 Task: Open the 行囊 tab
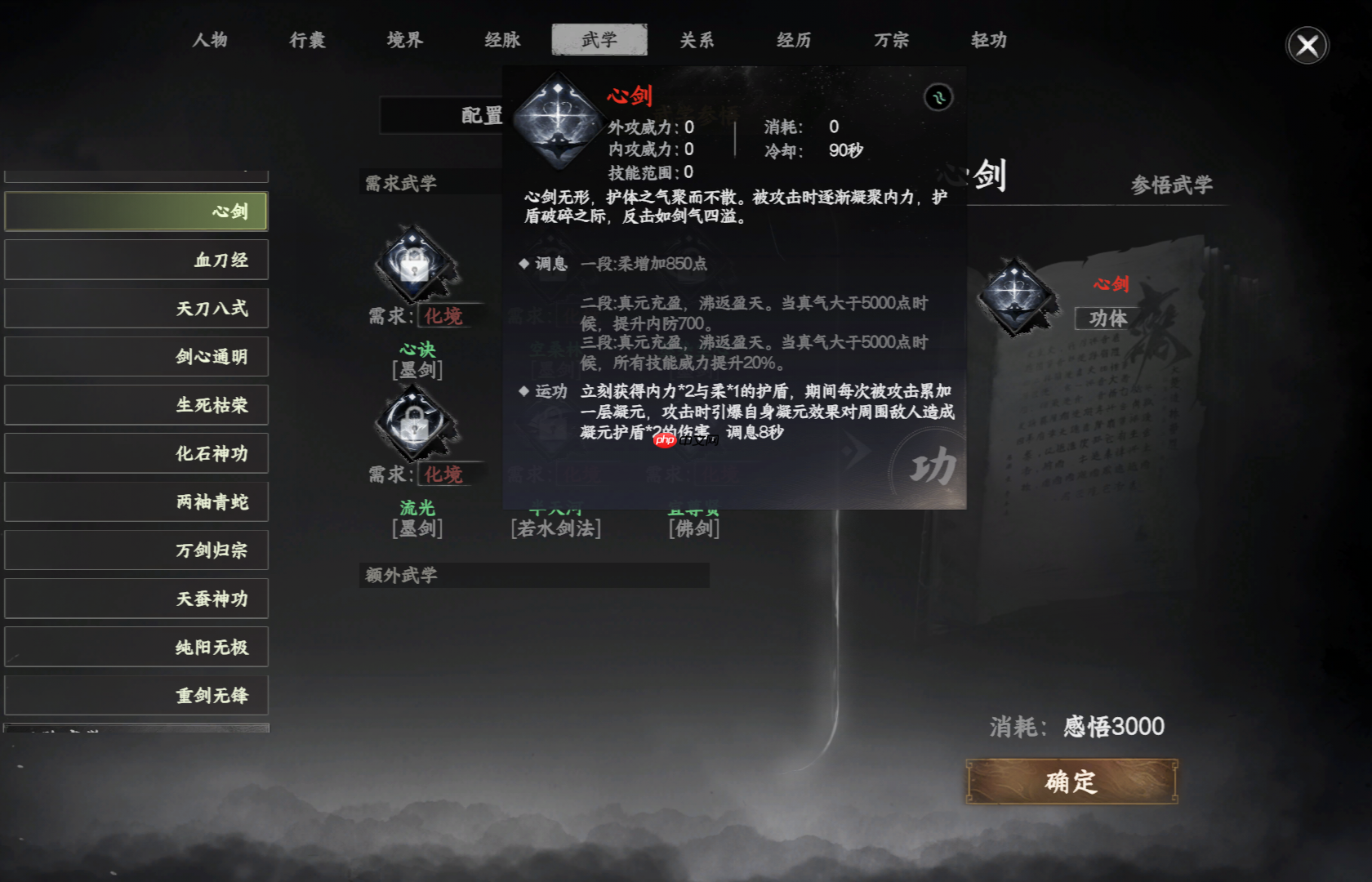point(306,40)
